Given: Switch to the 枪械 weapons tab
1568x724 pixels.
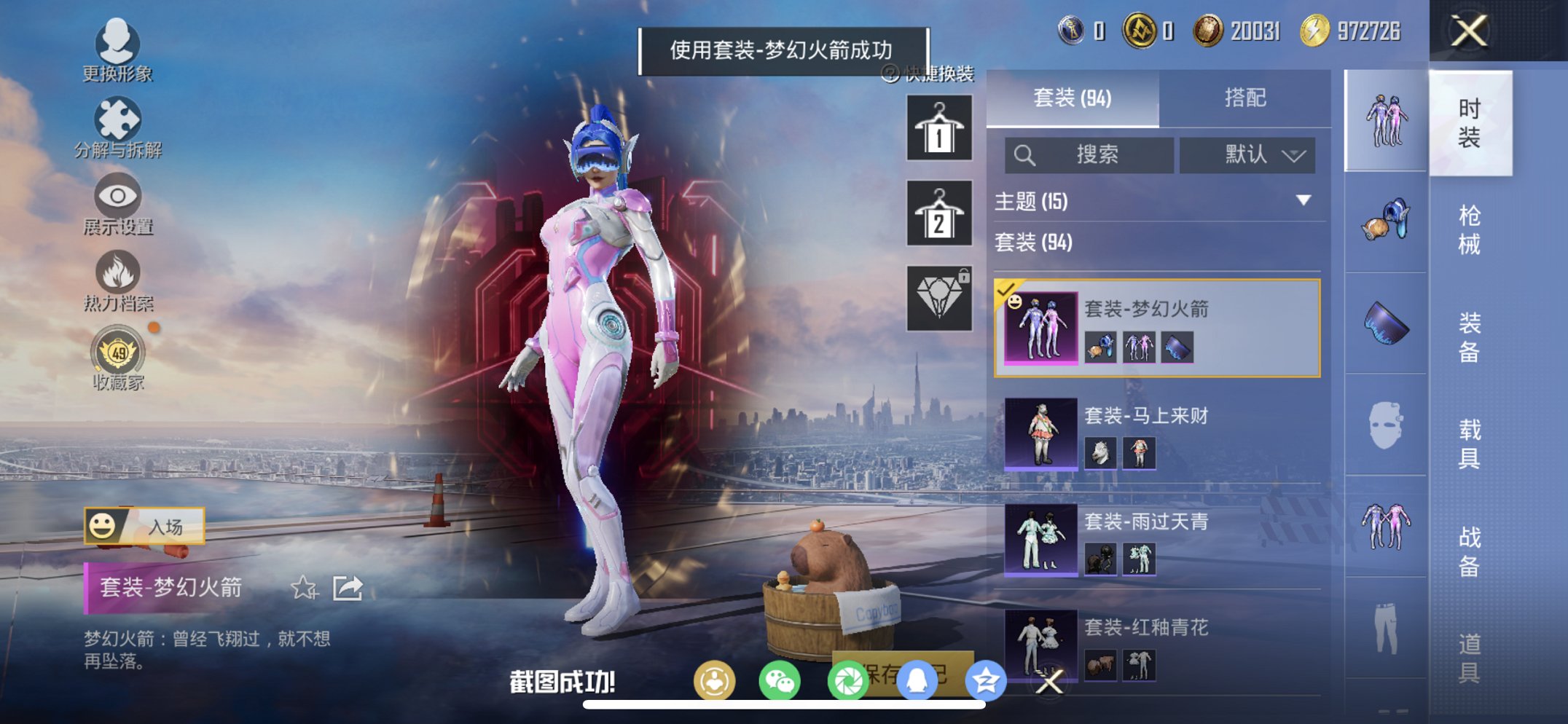Looking at the screenshot, I should pos(1470,226).
